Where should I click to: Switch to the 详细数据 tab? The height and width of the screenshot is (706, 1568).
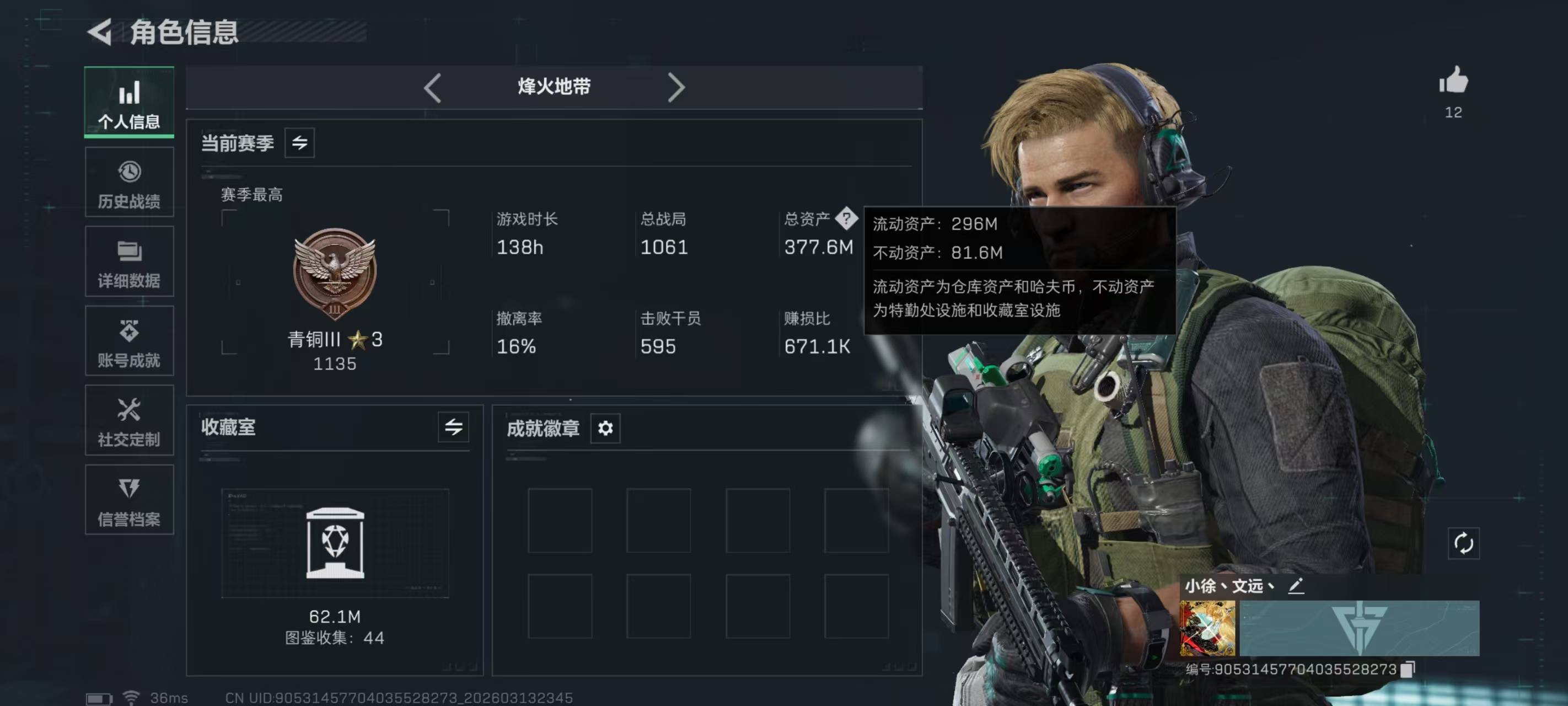pos(129,262)
